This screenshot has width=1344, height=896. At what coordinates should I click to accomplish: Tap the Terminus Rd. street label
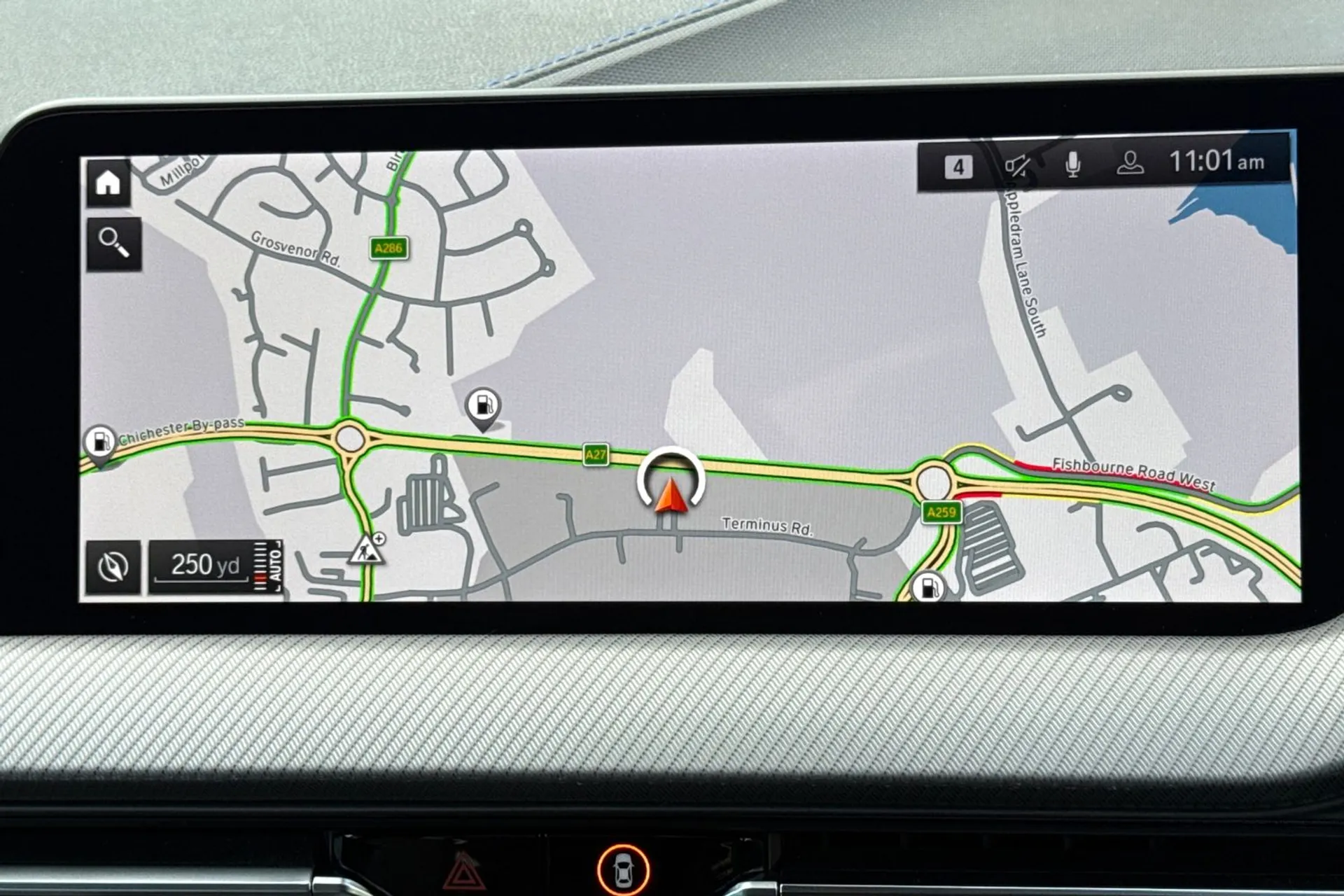pos(766,525)
